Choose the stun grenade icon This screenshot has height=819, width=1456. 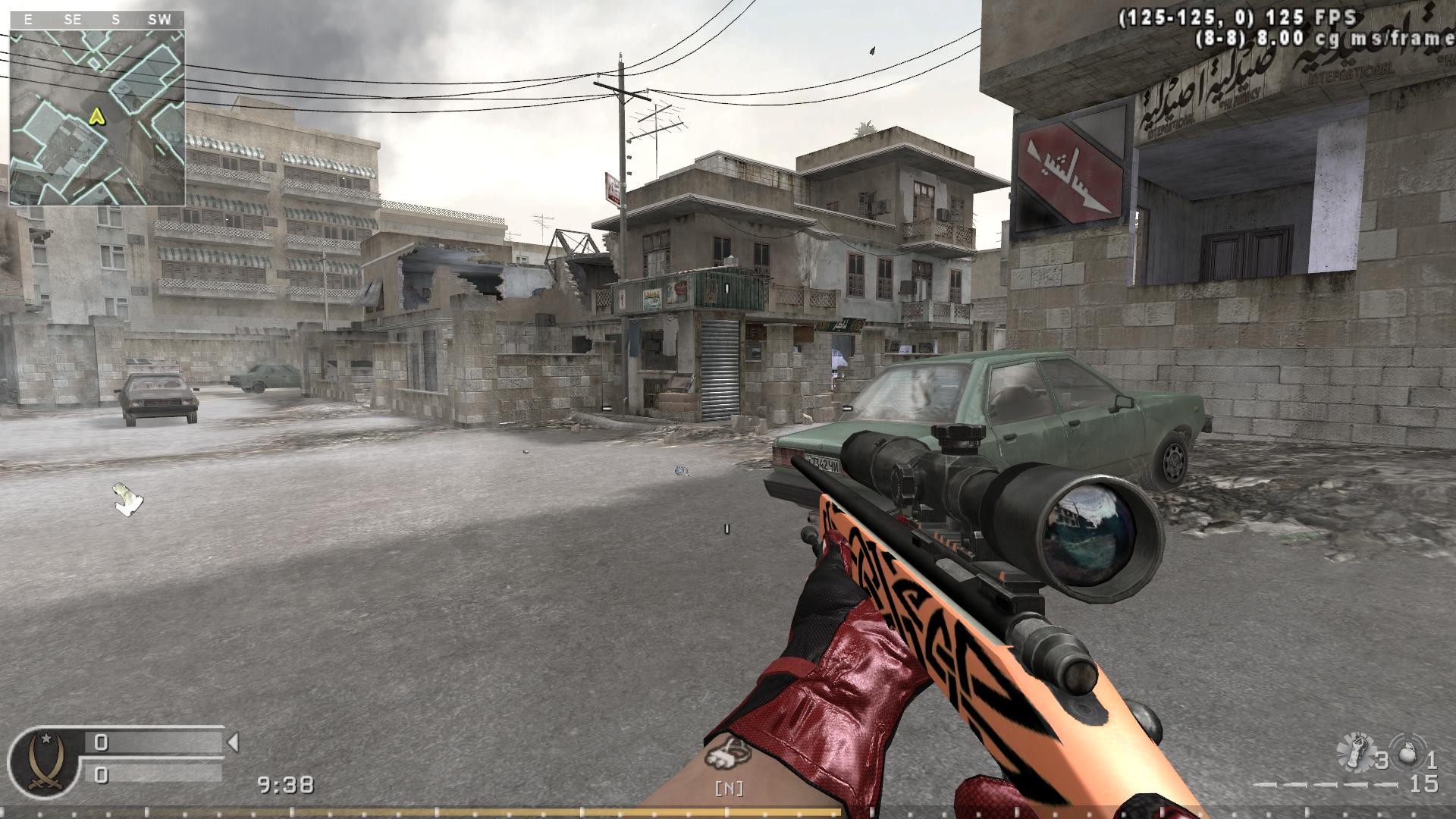[1354, 752]
